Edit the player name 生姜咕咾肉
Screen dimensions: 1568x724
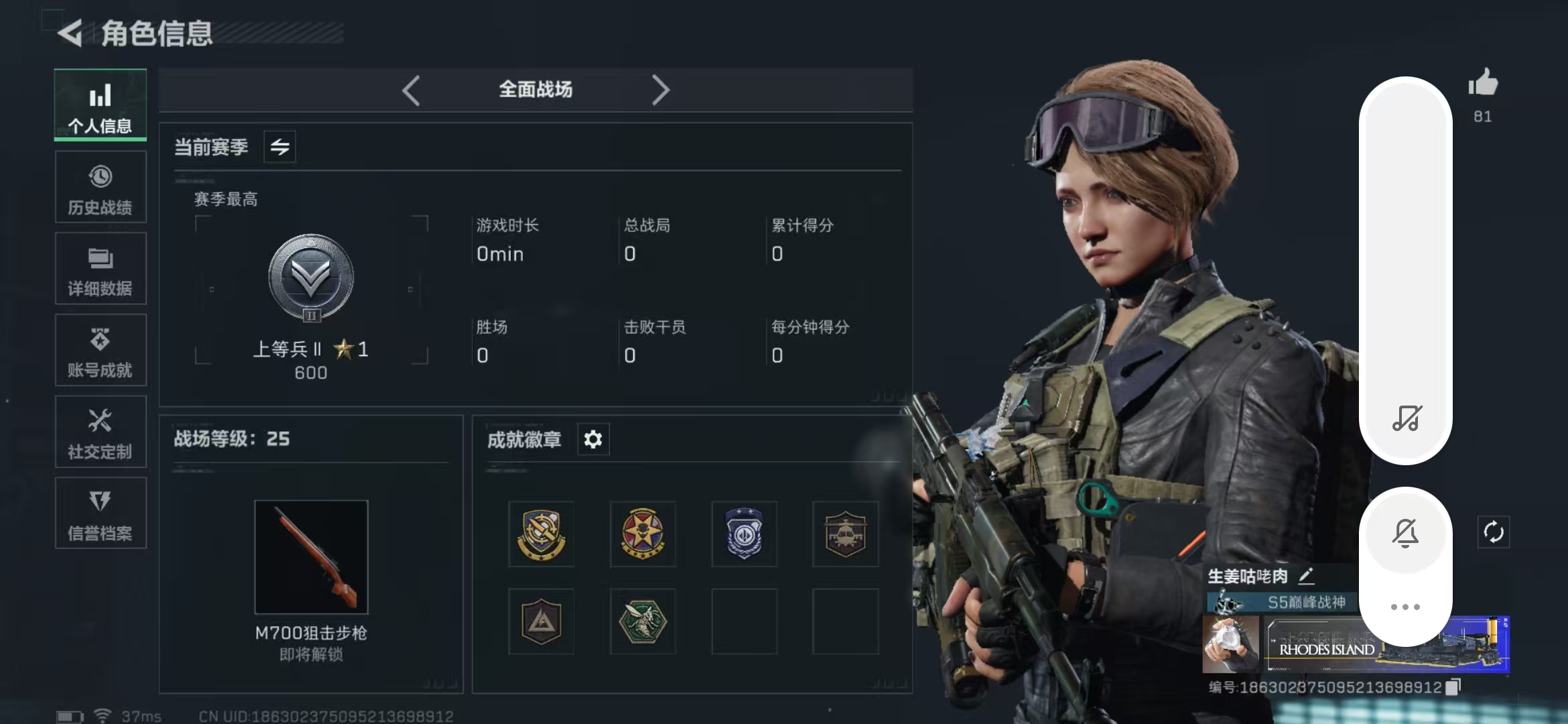[1307, 576]
